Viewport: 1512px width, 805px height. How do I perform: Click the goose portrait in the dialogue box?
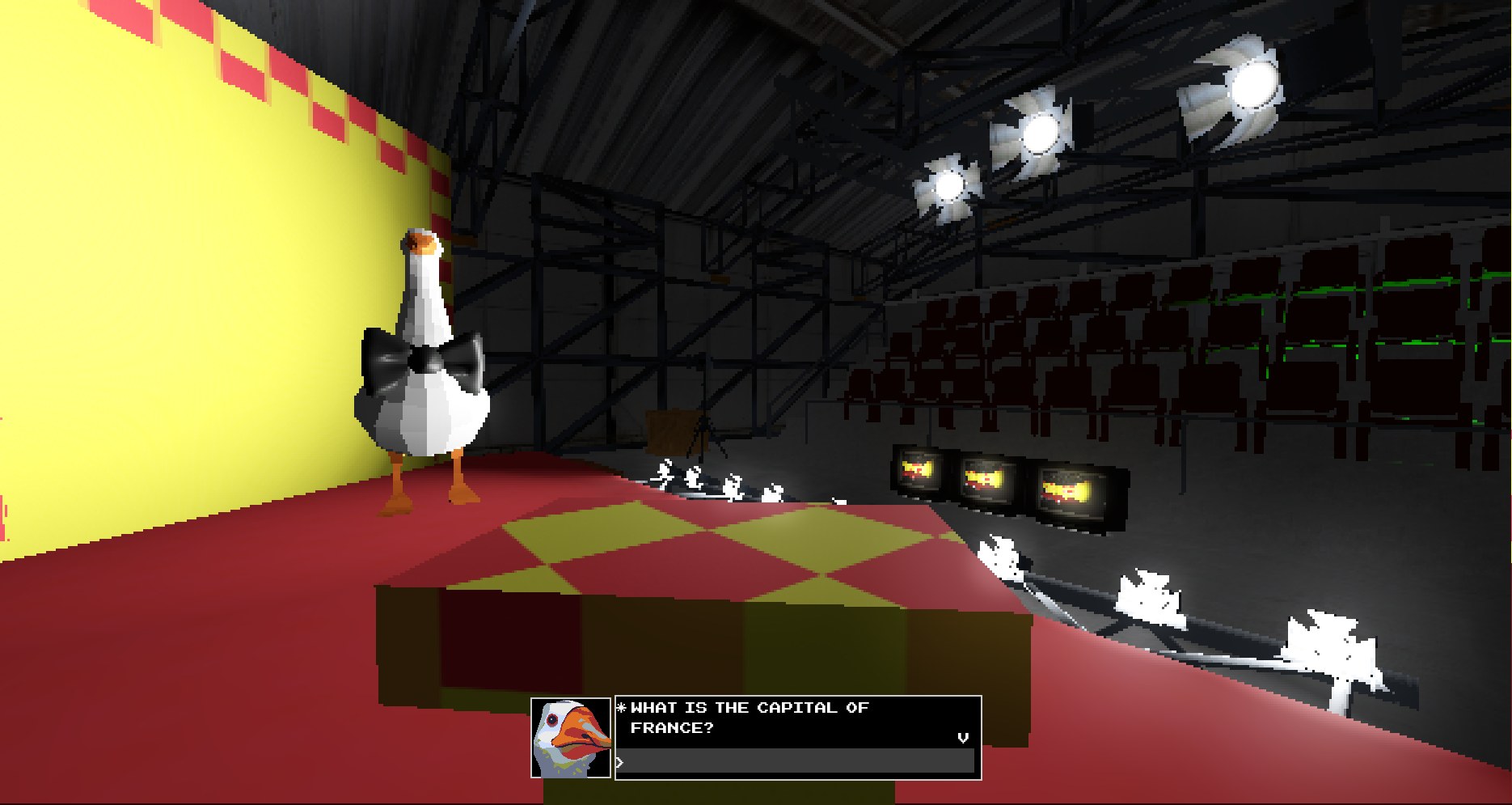coord(571,738)
